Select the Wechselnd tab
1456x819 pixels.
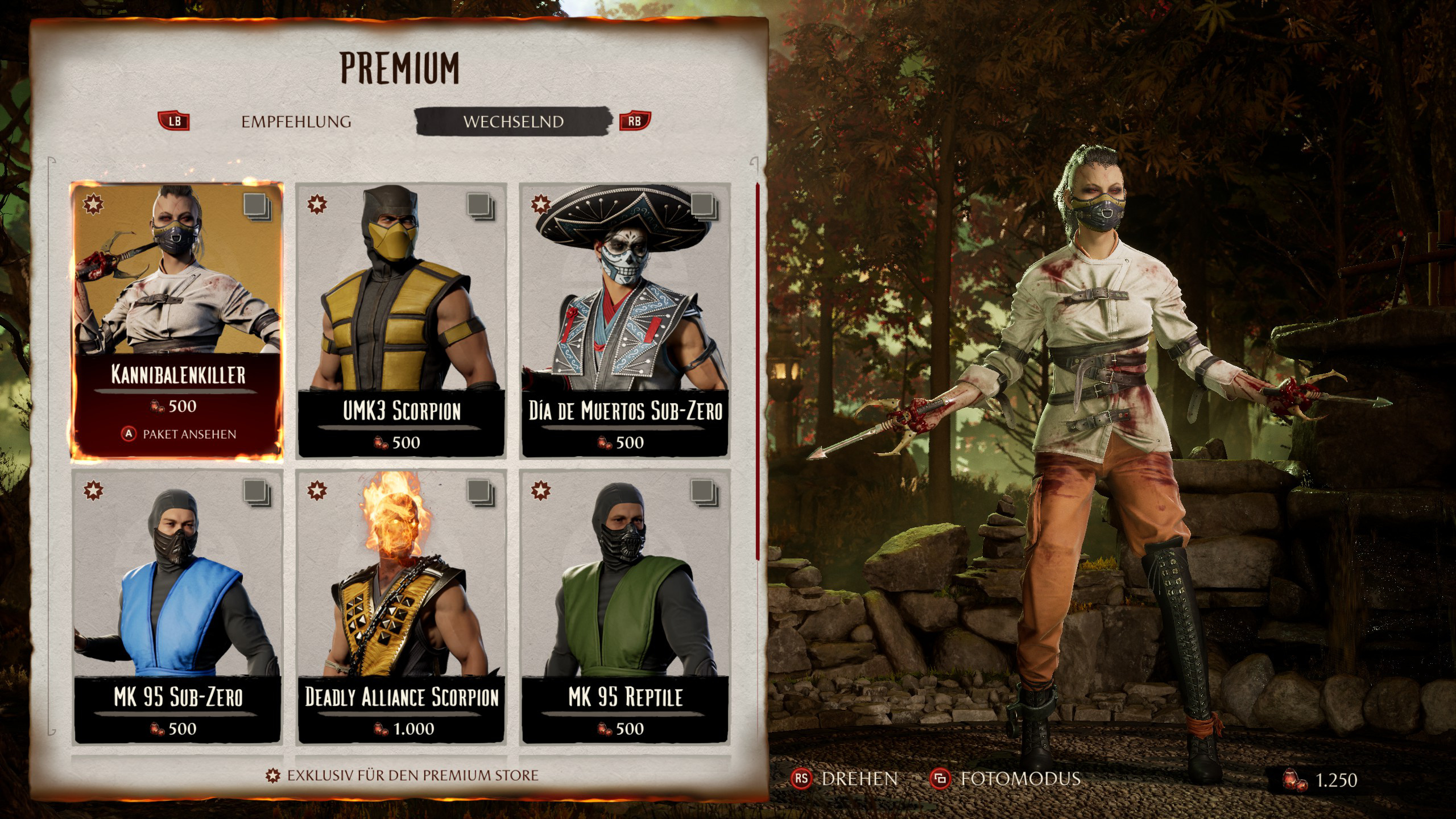coord(513,122)
